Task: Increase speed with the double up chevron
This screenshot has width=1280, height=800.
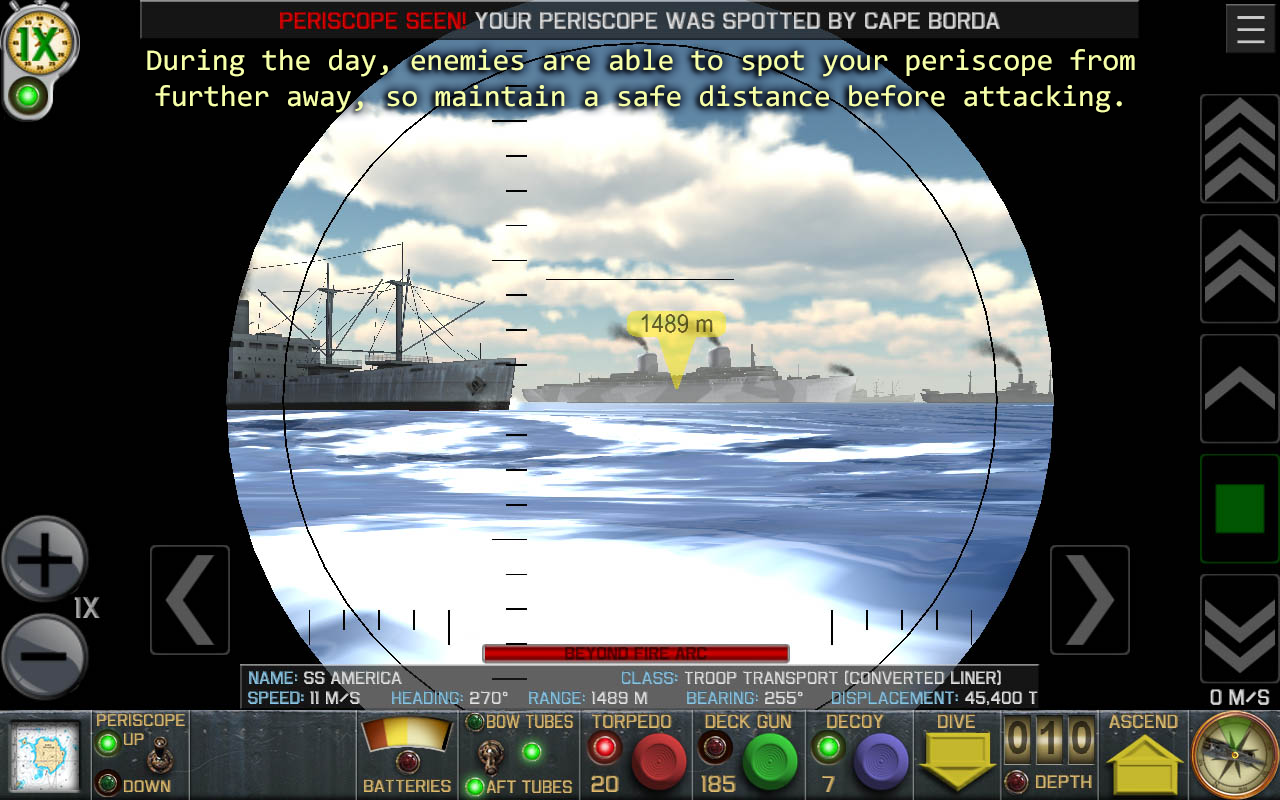Action: 1239,270
